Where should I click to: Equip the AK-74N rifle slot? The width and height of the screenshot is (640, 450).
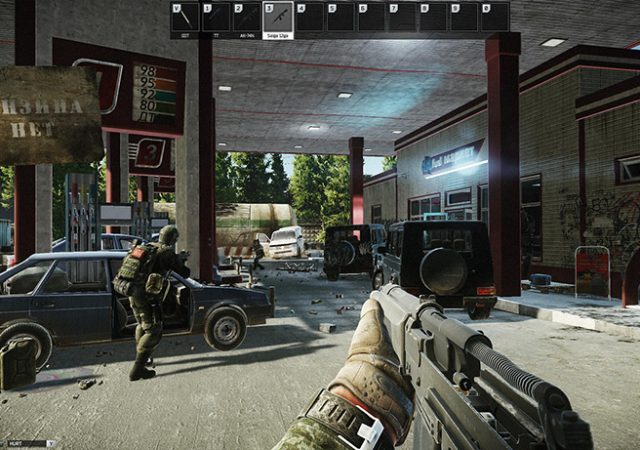point(246,17)
